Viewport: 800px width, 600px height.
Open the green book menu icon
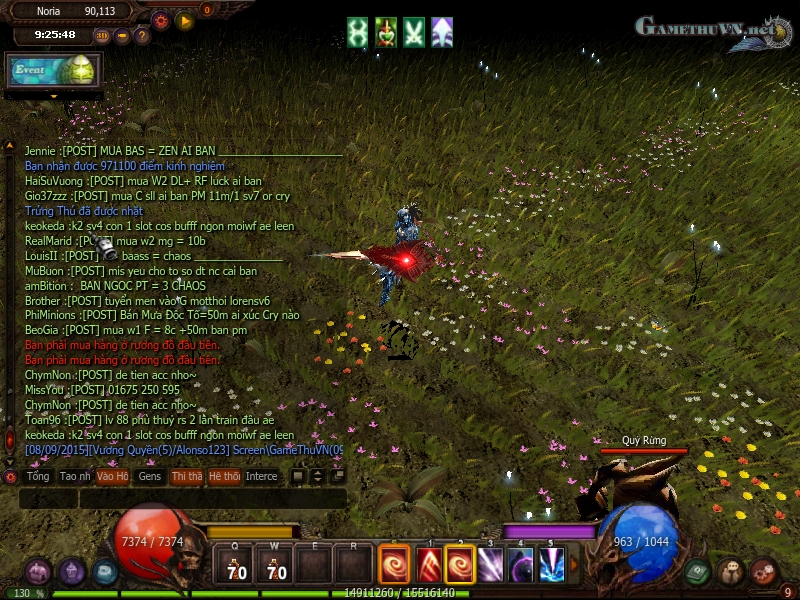click(x=698, y=571)
